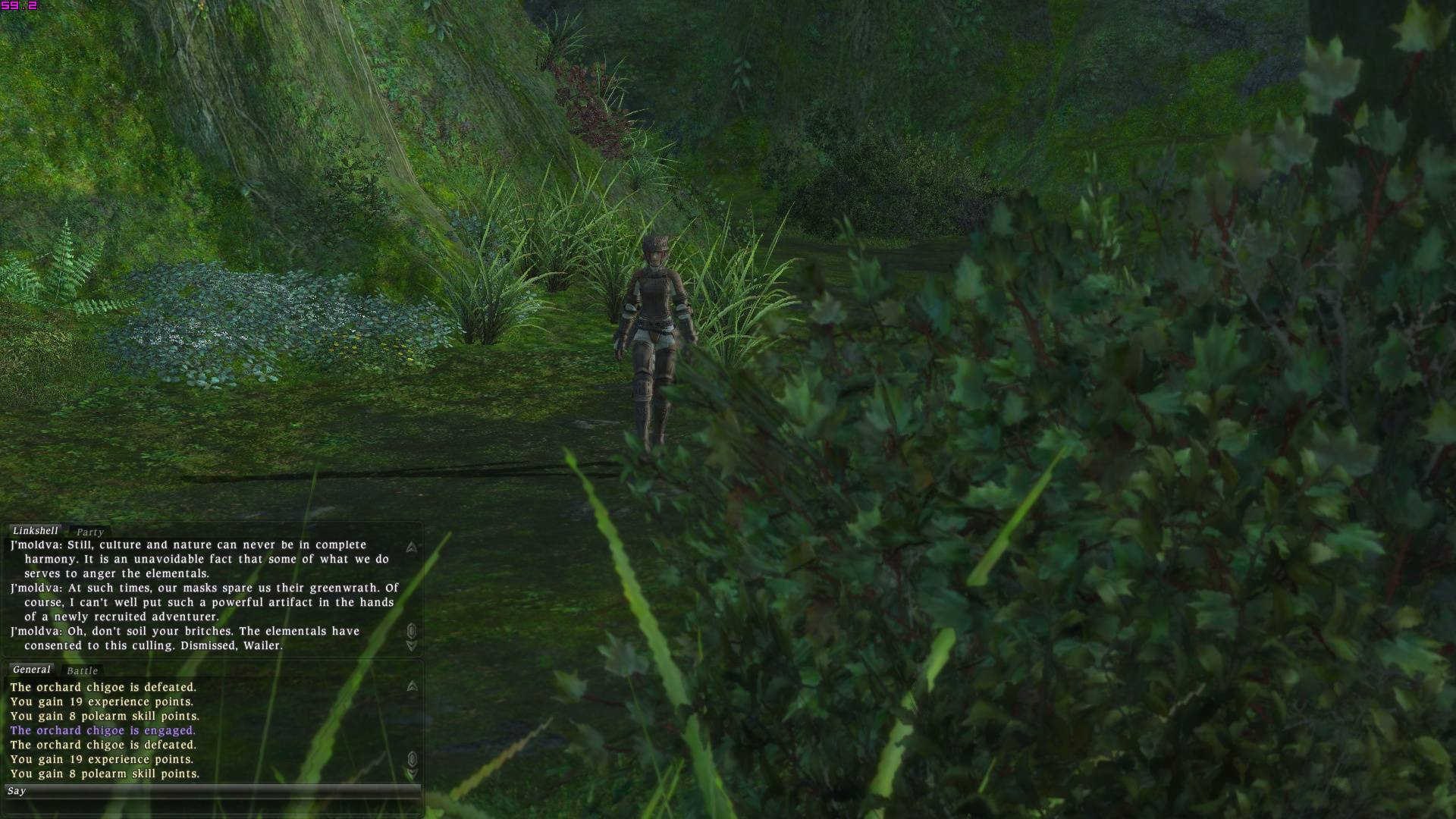1456x819 pixels.
Task: Click the General log's up arrow
Action: [x=412, y=686]
